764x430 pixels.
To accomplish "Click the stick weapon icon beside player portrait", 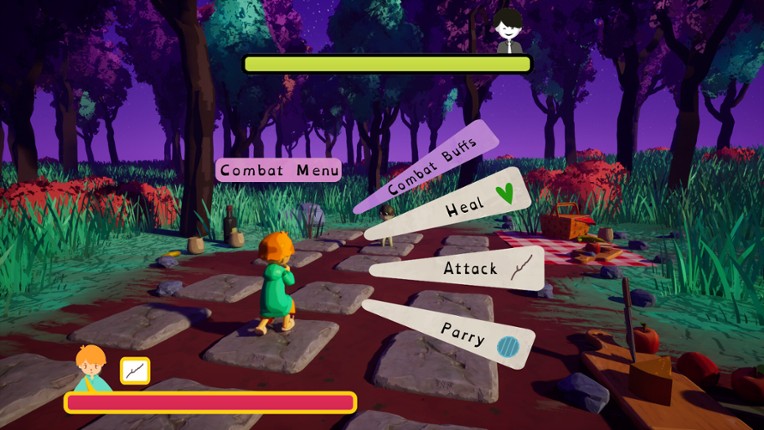I will point(135,370).
